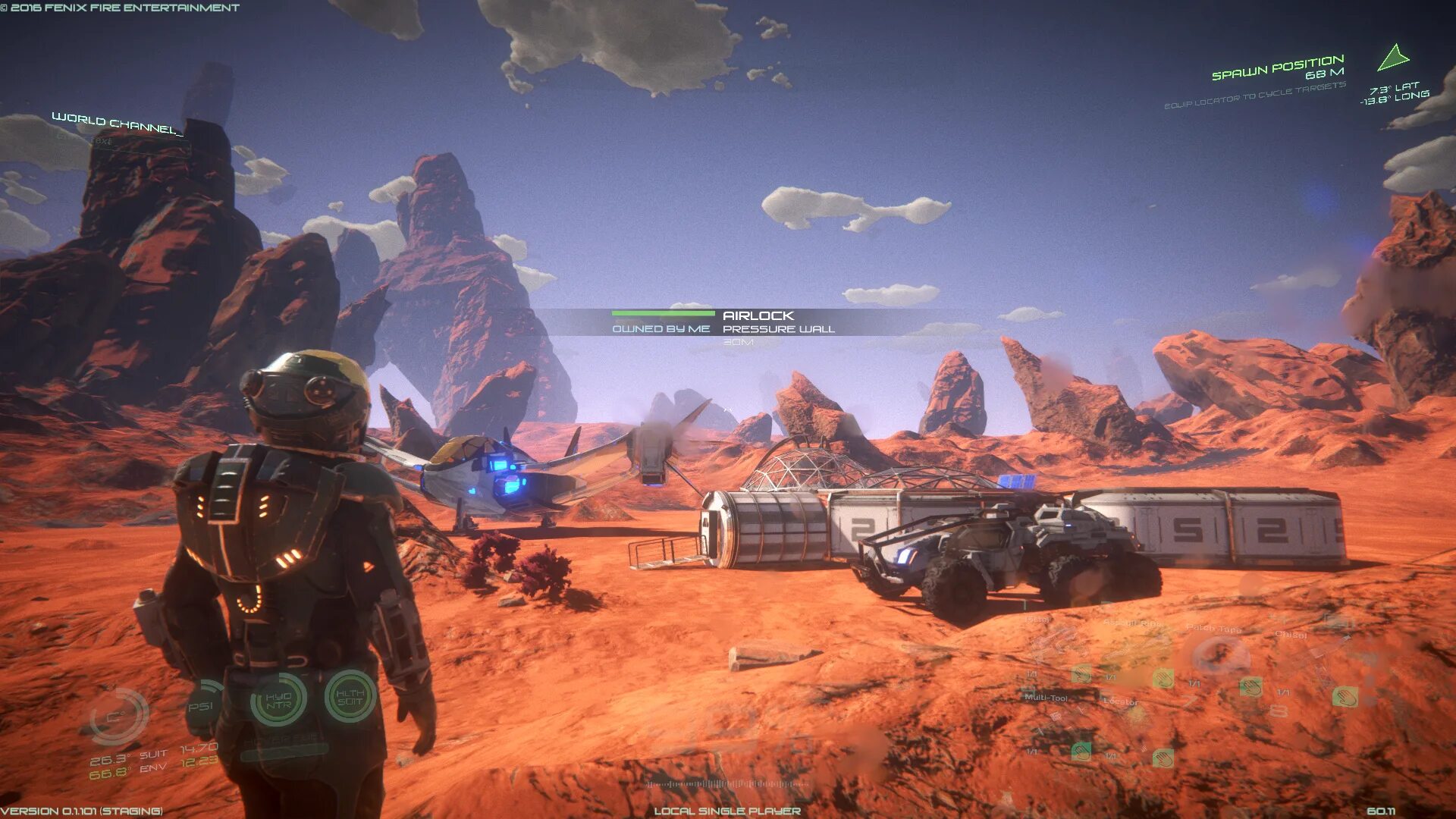1456x819 pixels.
Task: Click the HLTH SUIT status gauge
Action: tap(350, 696)
